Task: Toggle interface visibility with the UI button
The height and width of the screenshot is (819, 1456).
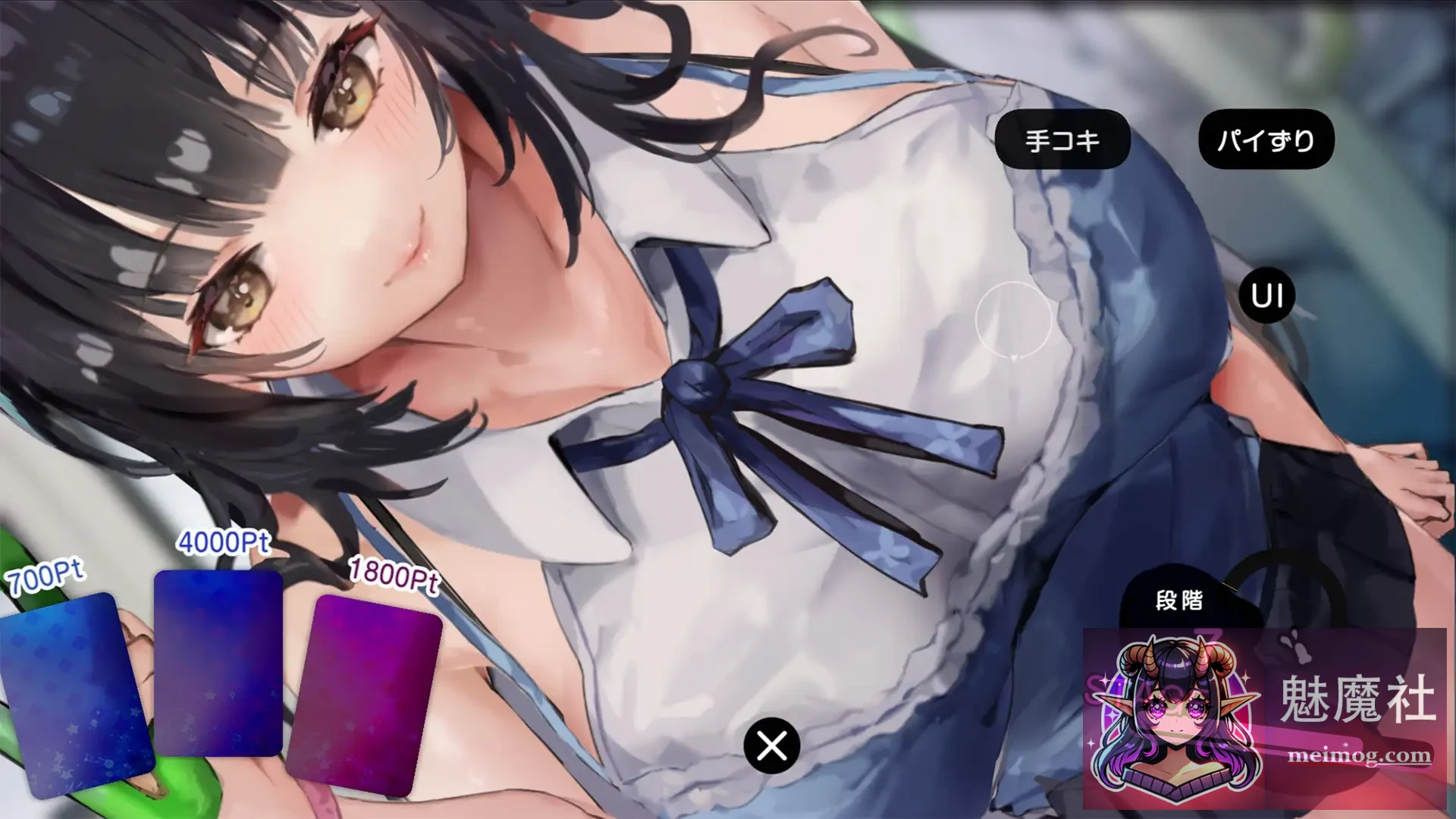Action: coord(1265,296)
